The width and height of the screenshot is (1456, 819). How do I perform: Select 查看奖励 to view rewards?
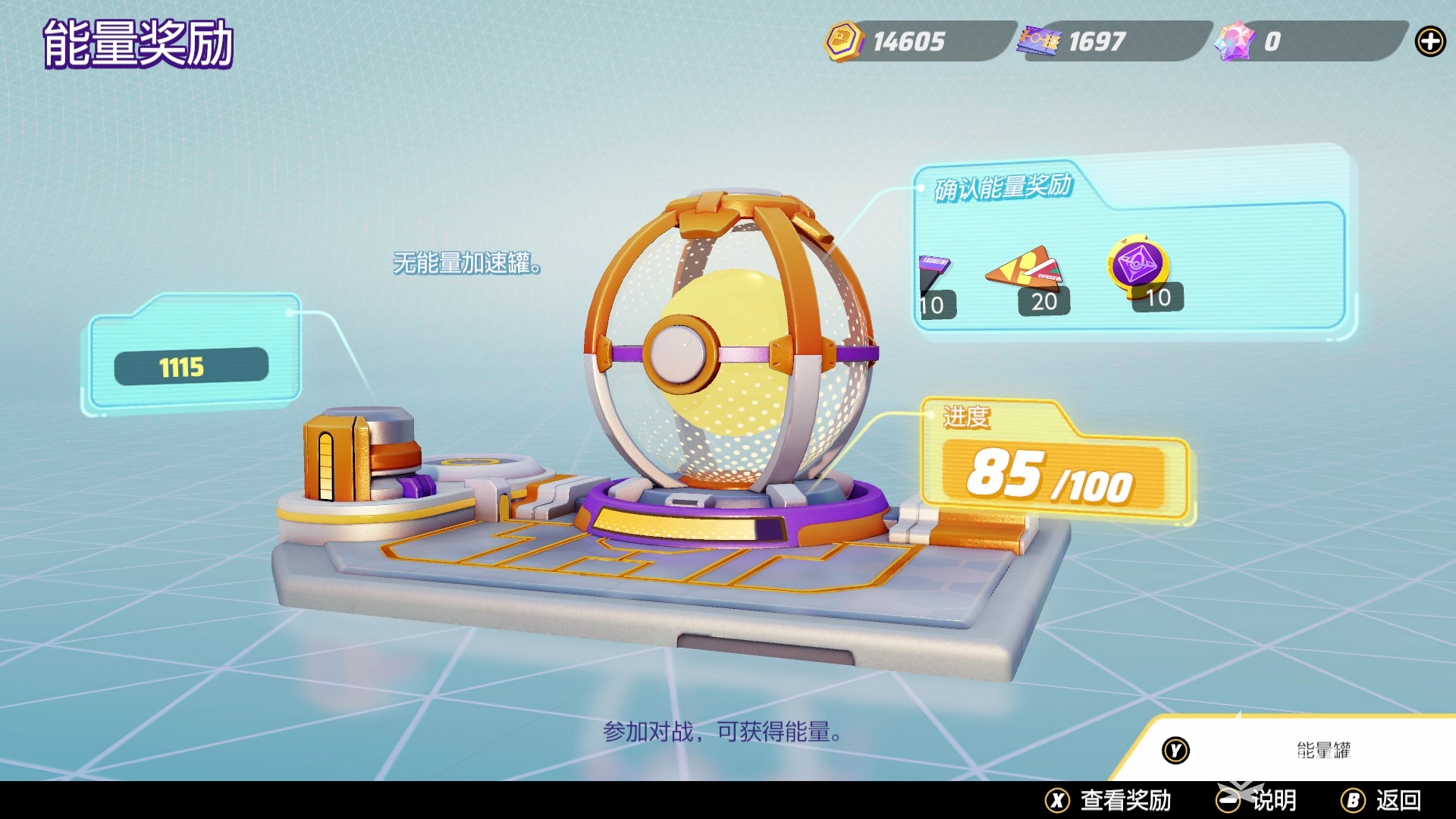pyautogui.click(x=1109, y=800)
